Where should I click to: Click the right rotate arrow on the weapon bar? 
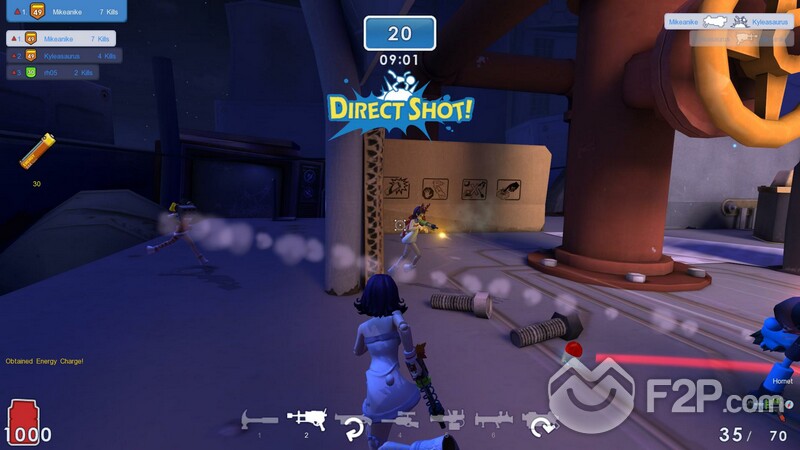541,427
